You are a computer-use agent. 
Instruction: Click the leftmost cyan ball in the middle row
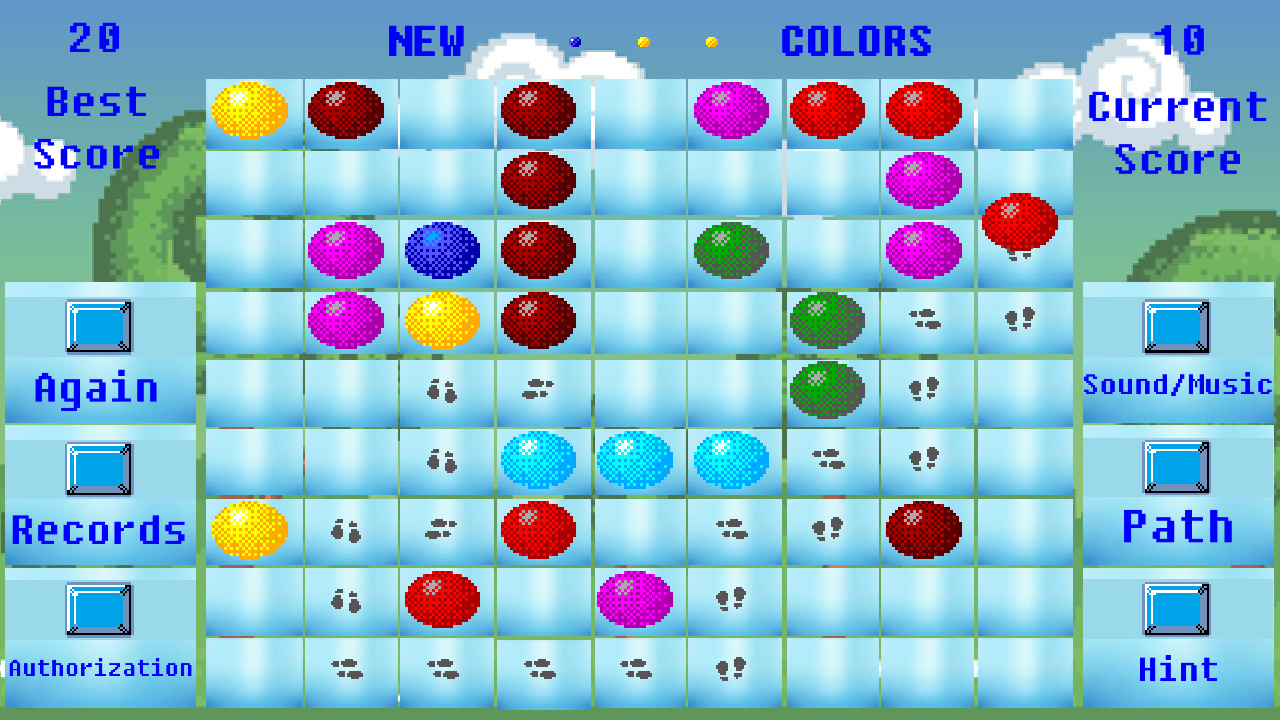pyautogui.click(x=541, y=460)
